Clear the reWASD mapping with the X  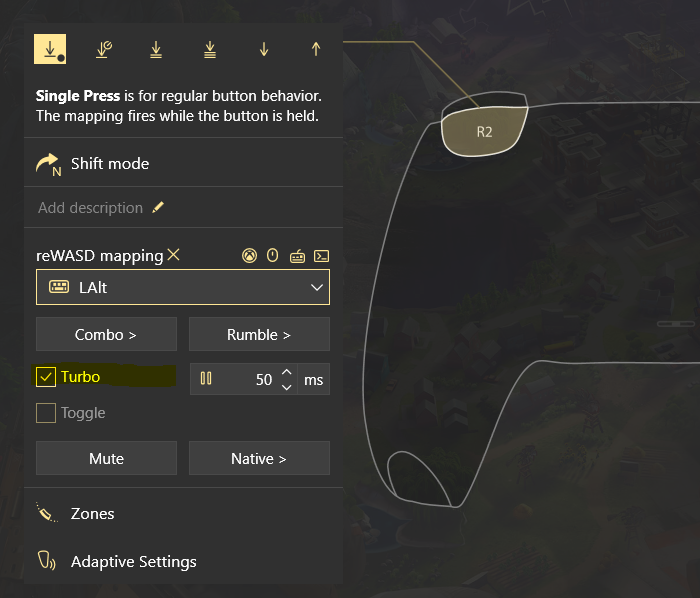point(174,255)
